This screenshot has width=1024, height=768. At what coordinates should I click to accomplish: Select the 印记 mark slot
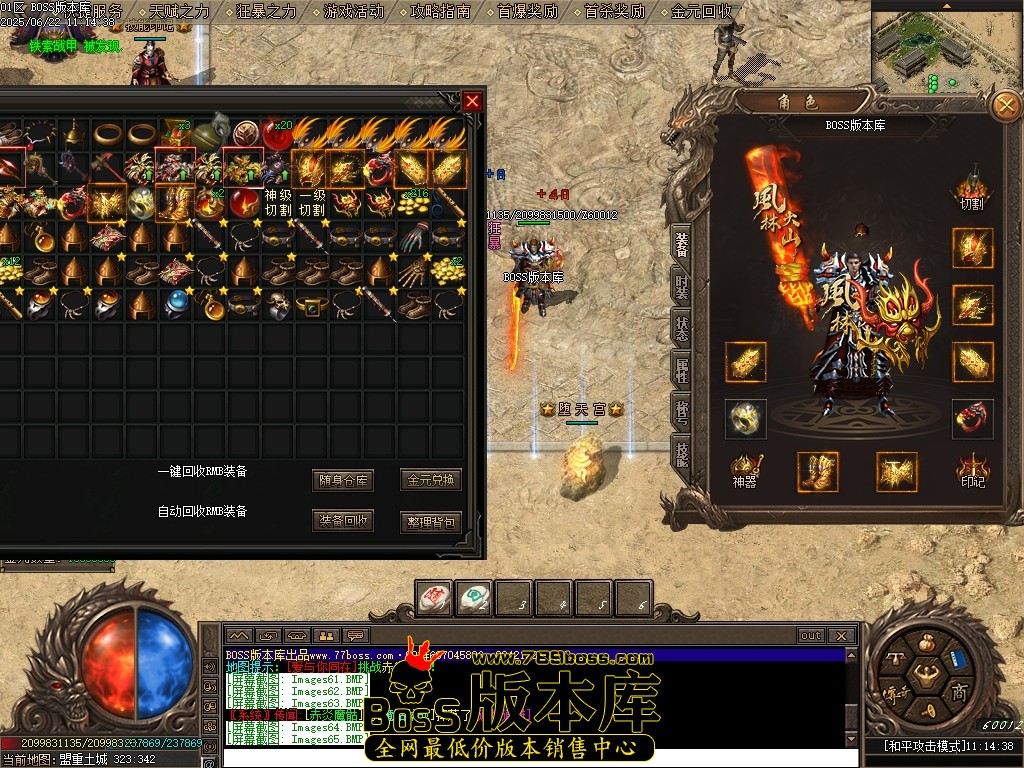tap(972, 471)
